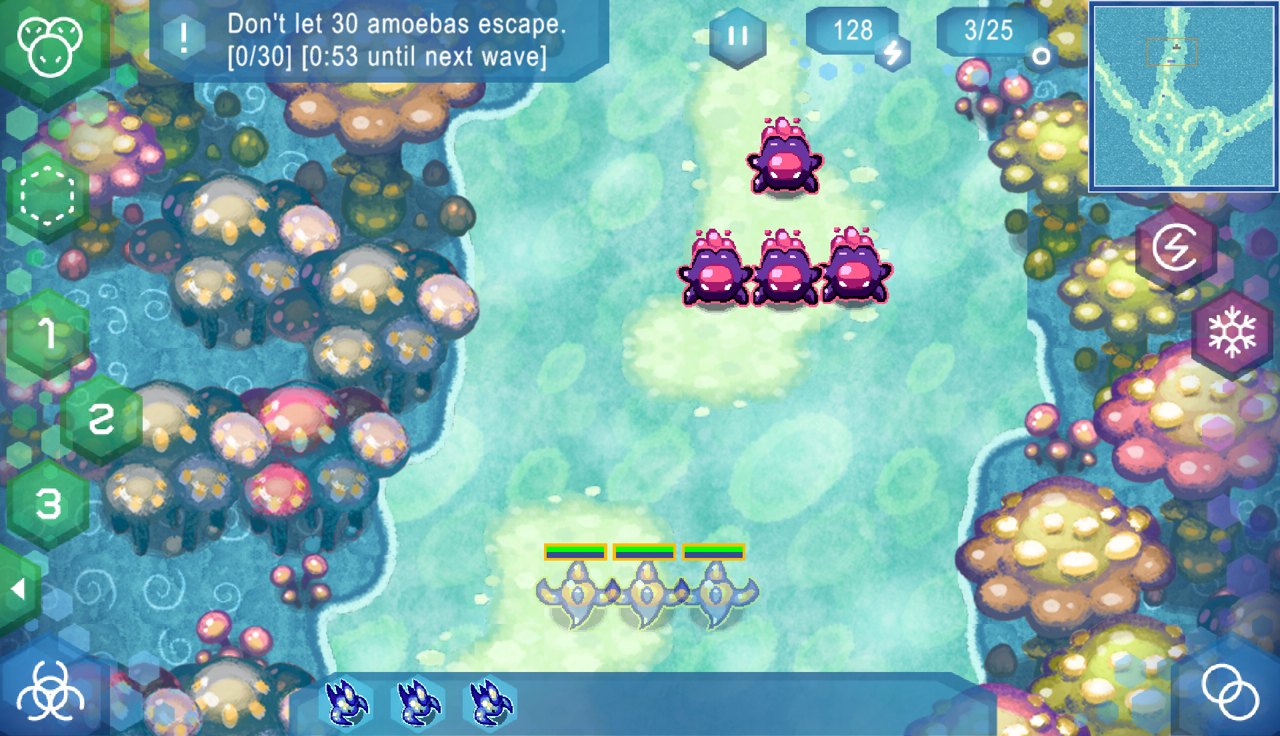Select control group 1
The width and height of the screenshot is (1280, 736).
(47, 336)
